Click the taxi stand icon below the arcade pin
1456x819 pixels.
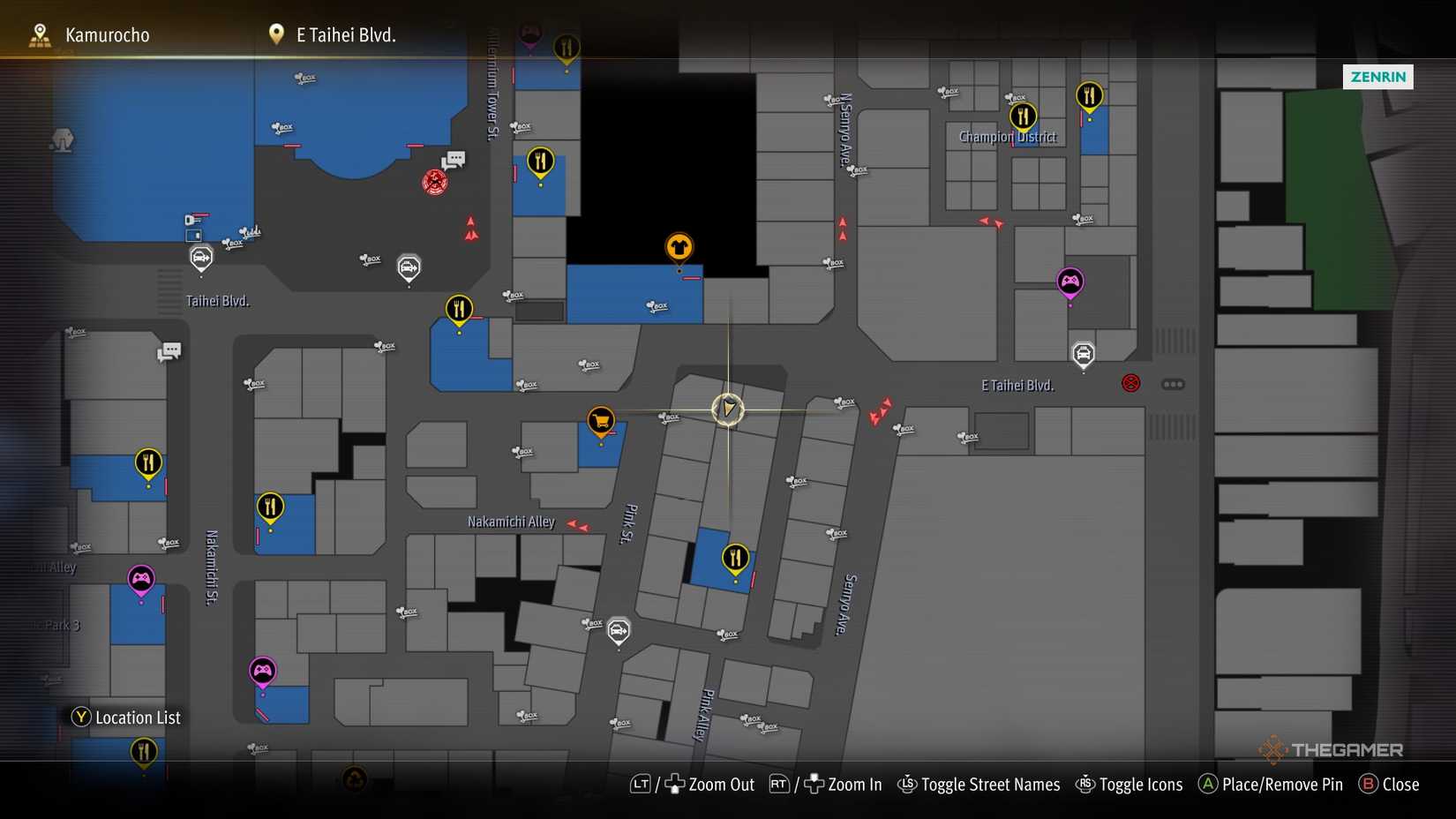(x=1084, y=354)
